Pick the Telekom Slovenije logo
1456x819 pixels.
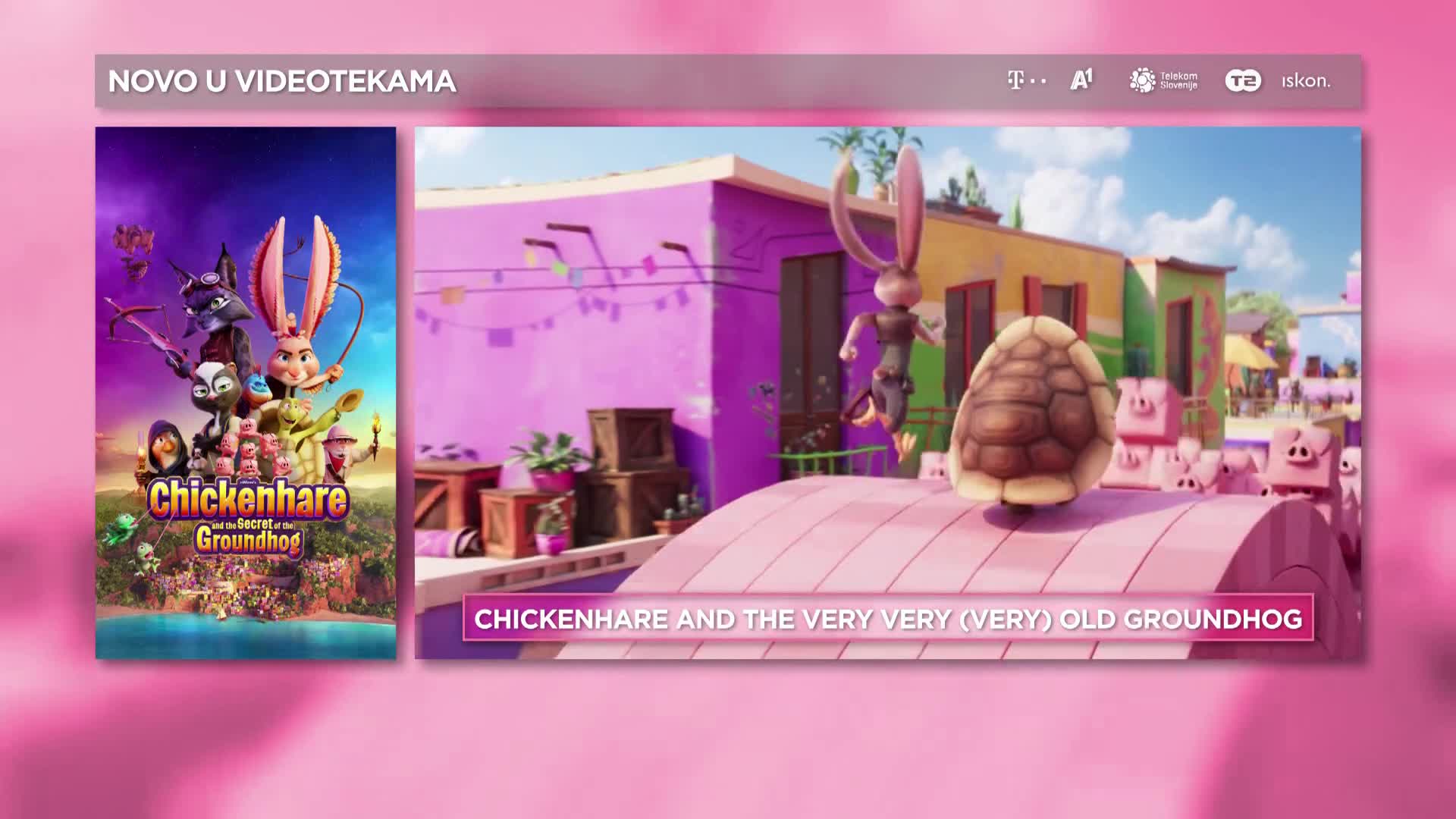point(1163,80)
